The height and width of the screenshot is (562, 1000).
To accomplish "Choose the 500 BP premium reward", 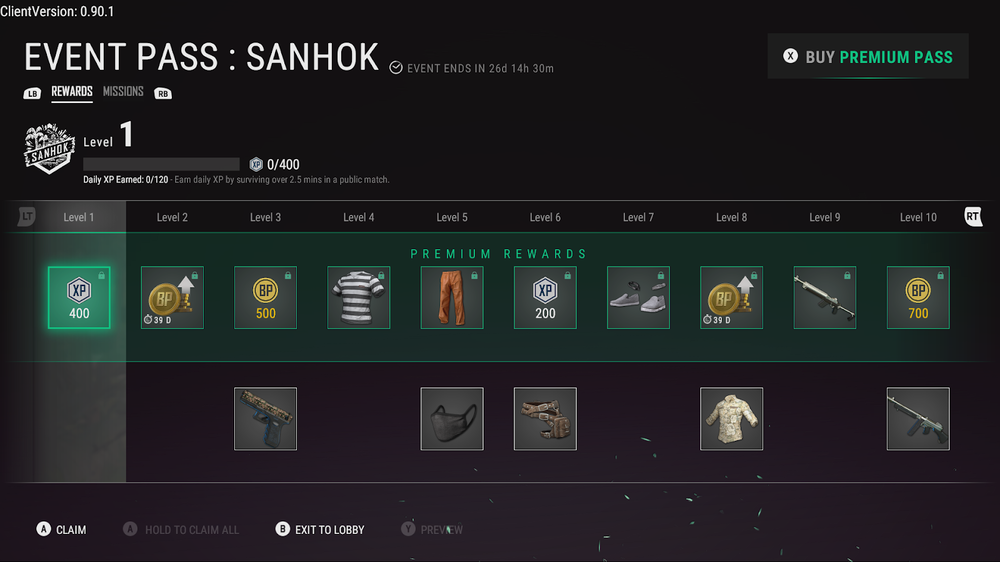I will tap(265, 298).
